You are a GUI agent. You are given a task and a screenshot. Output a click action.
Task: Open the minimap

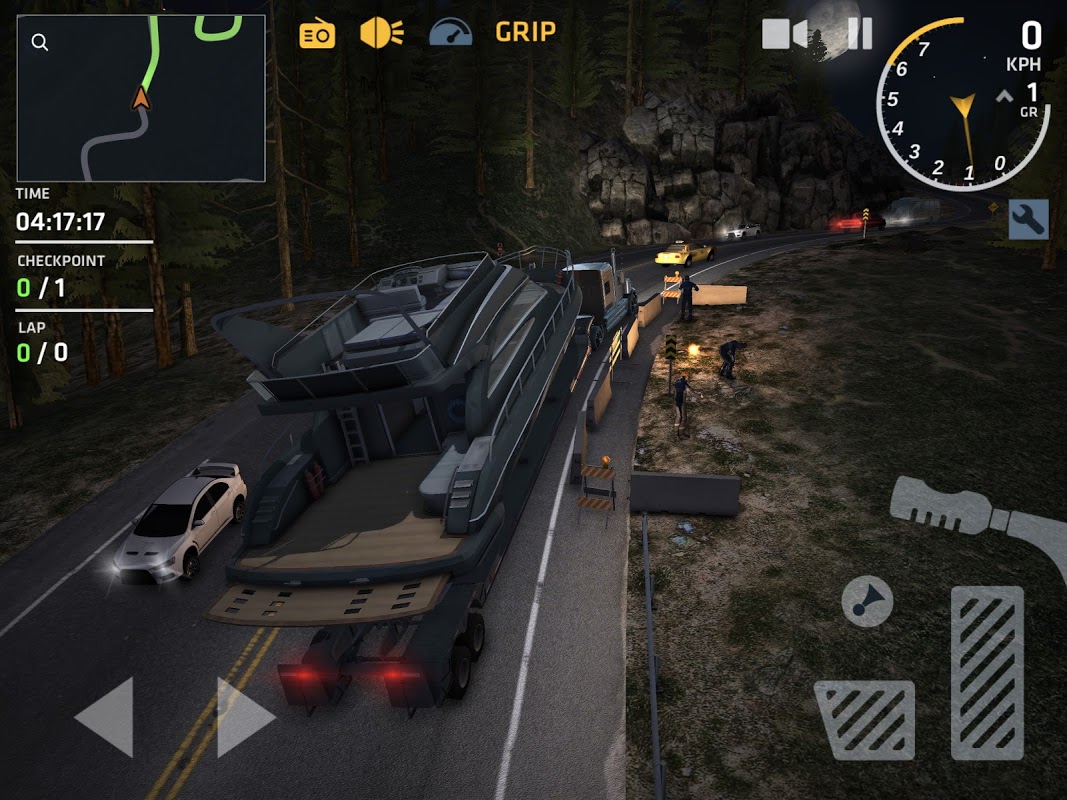(141, 98)
